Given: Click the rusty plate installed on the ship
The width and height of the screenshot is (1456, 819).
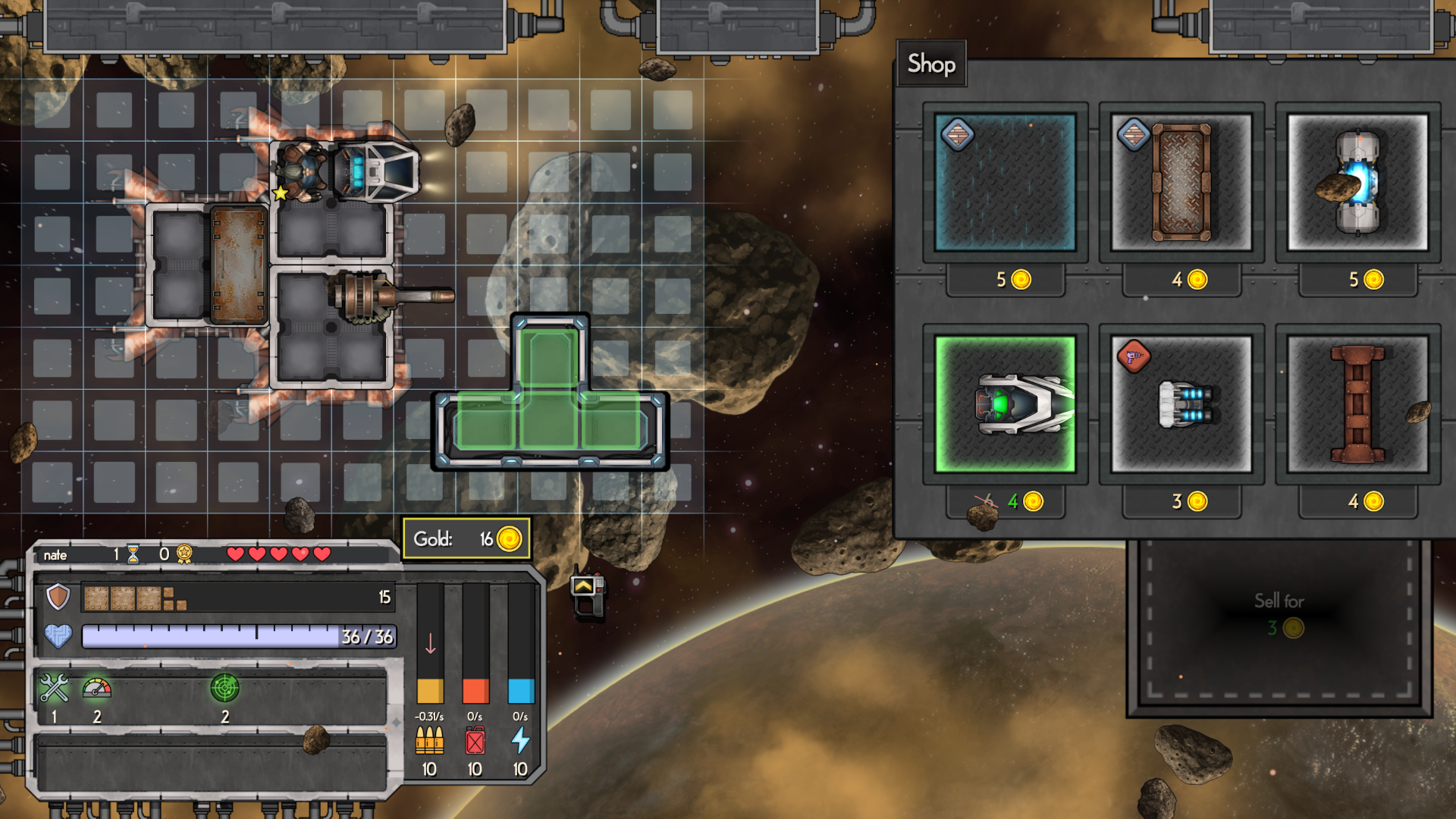Looking at the screenshot, I should [238, 265].
